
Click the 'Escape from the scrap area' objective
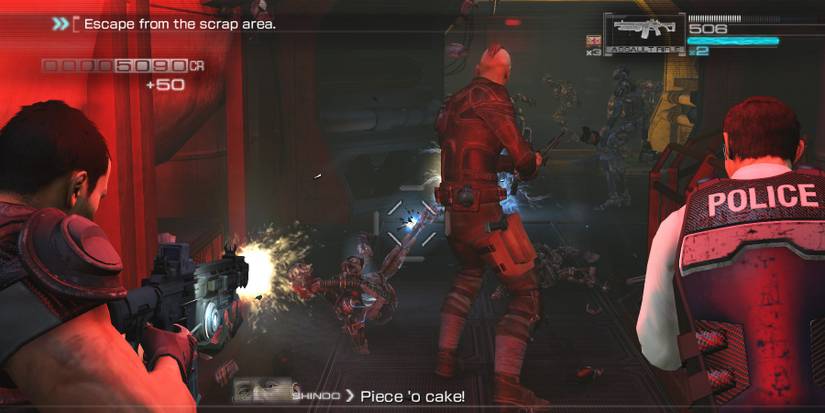click(179, 22)
